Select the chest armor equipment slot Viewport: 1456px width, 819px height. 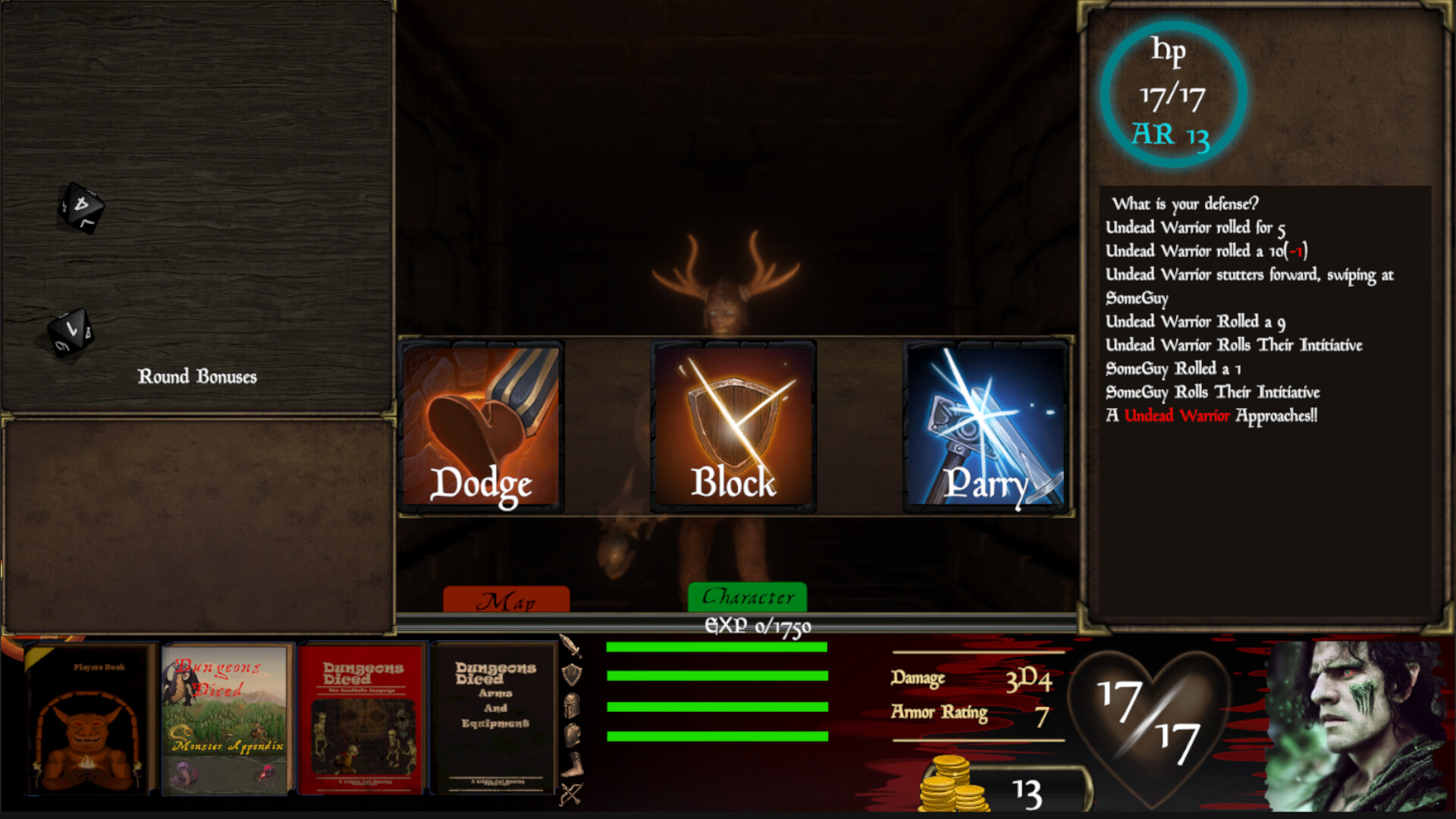(x=573, y=733)
